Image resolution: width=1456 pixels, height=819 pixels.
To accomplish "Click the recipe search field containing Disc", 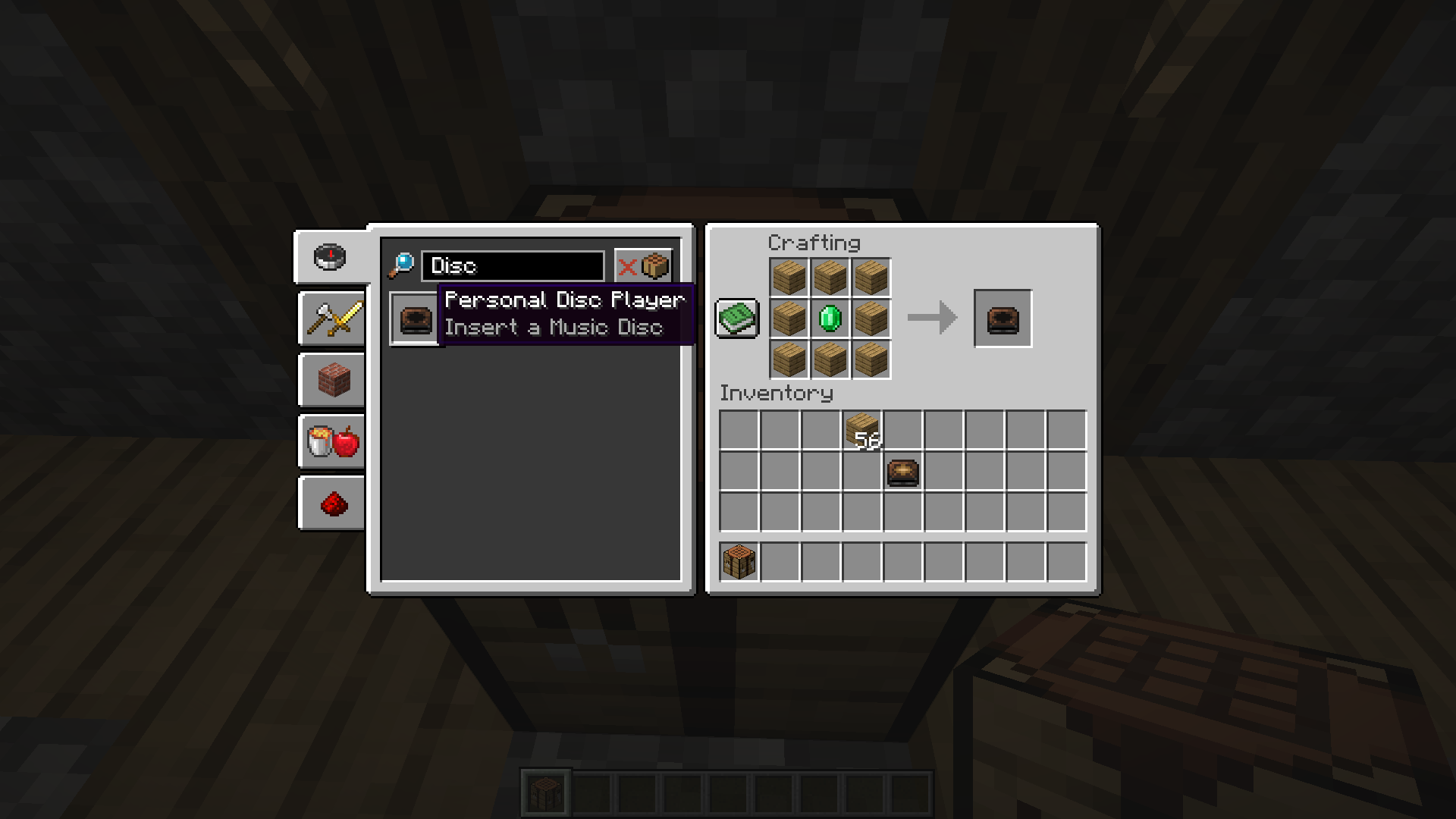I will point(513,265).
